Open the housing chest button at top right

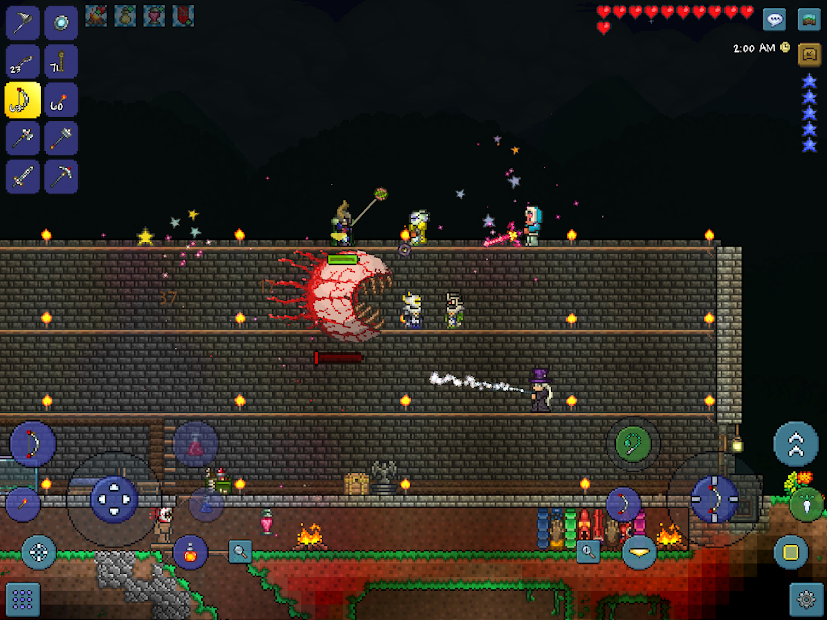tap(809, 19)
